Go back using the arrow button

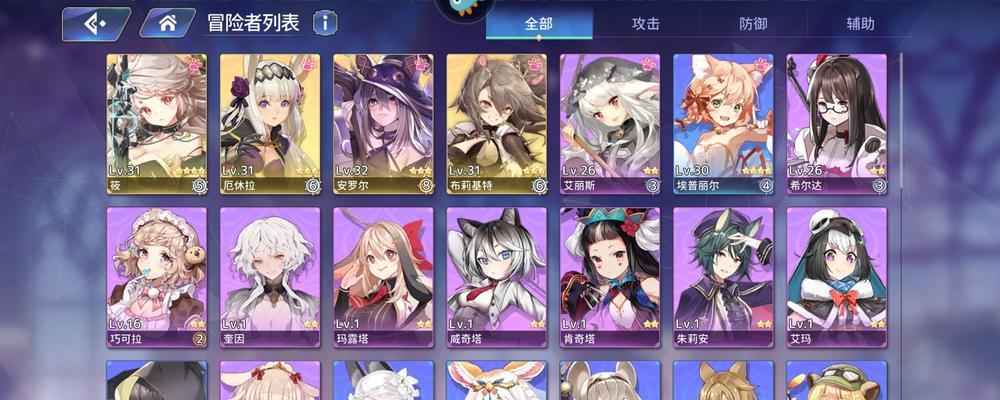click(96, 23)
